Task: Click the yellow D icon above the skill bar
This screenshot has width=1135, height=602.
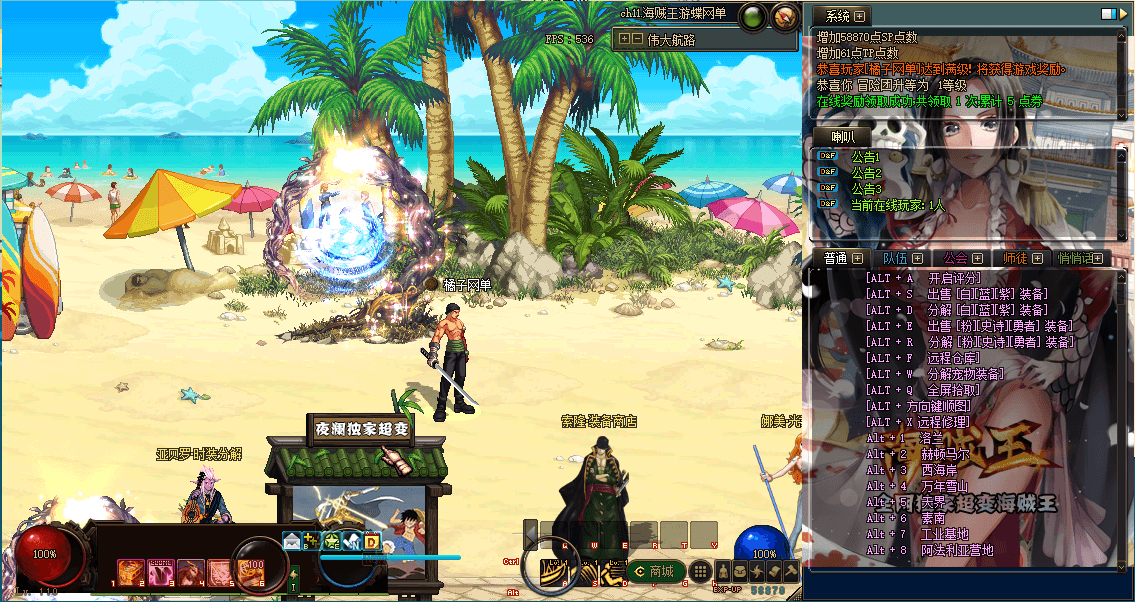Action: pos(371,541)
